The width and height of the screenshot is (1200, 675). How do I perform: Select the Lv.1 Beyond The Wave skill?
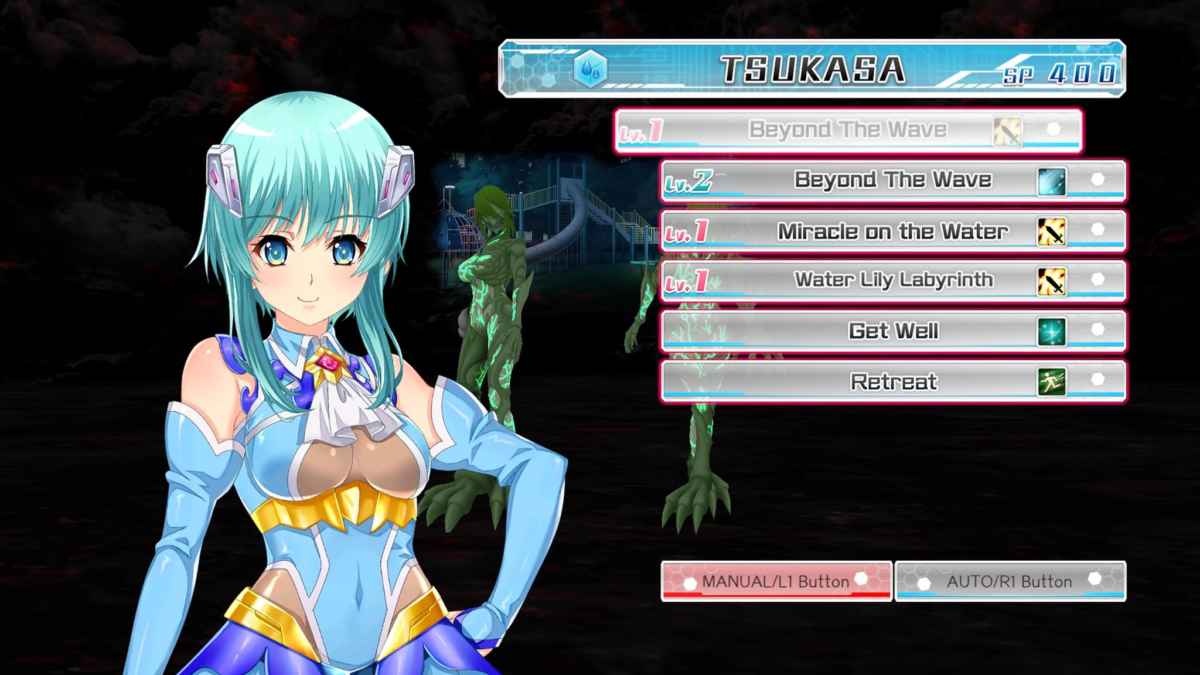pyautogui.click(x=847, y=130)
